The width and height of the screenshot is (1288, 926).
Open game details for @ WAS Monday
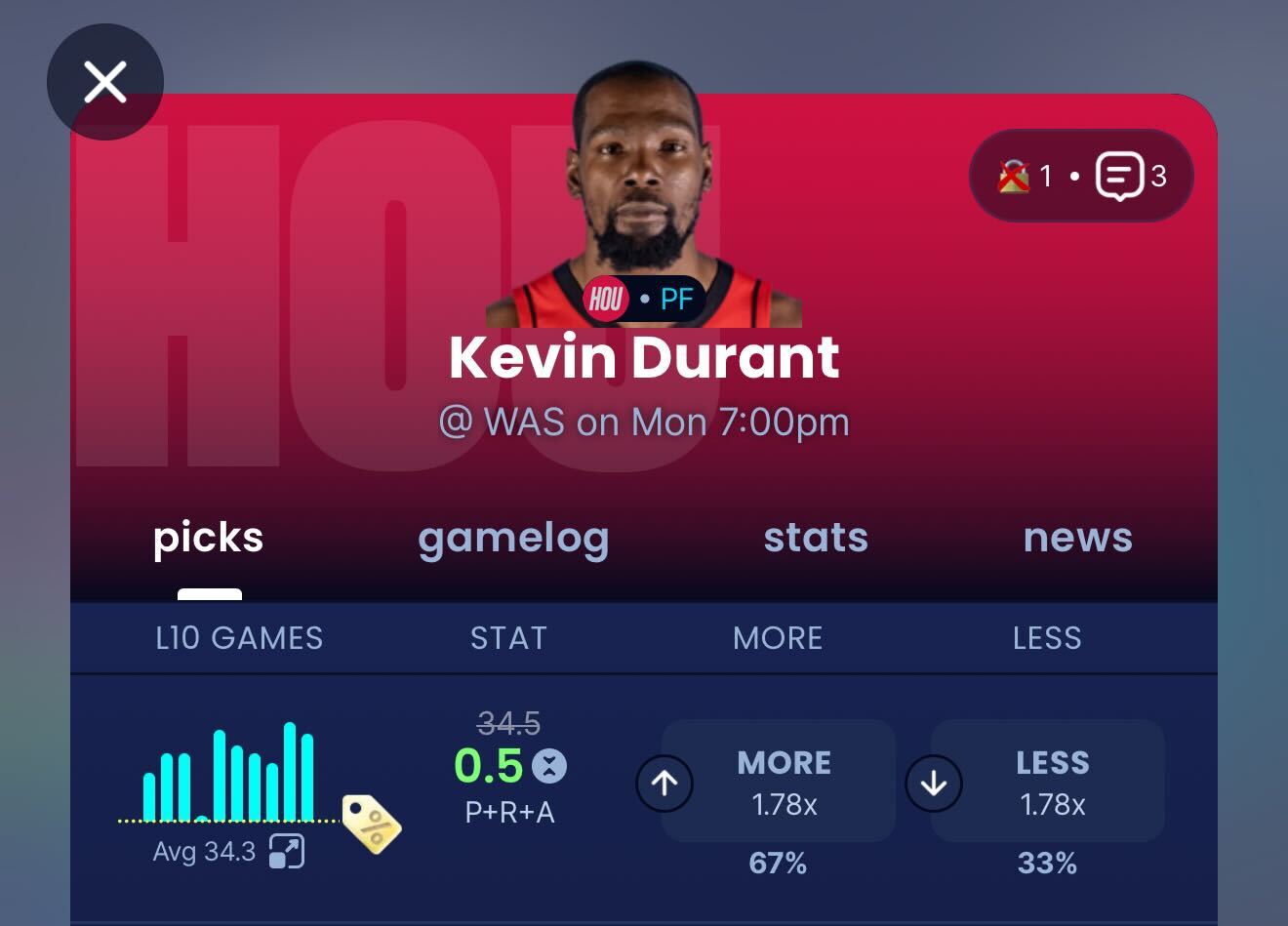(x=643, y=422)
